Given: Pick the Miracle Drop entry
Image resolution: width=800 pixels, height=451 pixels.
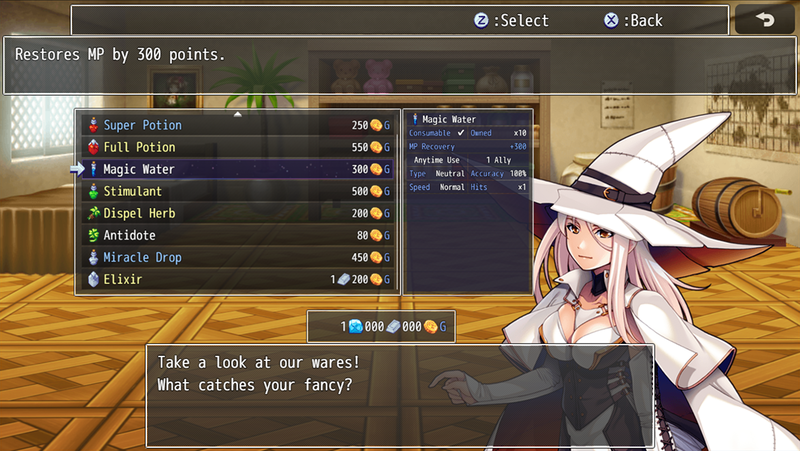Looking at the screenshot, I should [238, 258].
